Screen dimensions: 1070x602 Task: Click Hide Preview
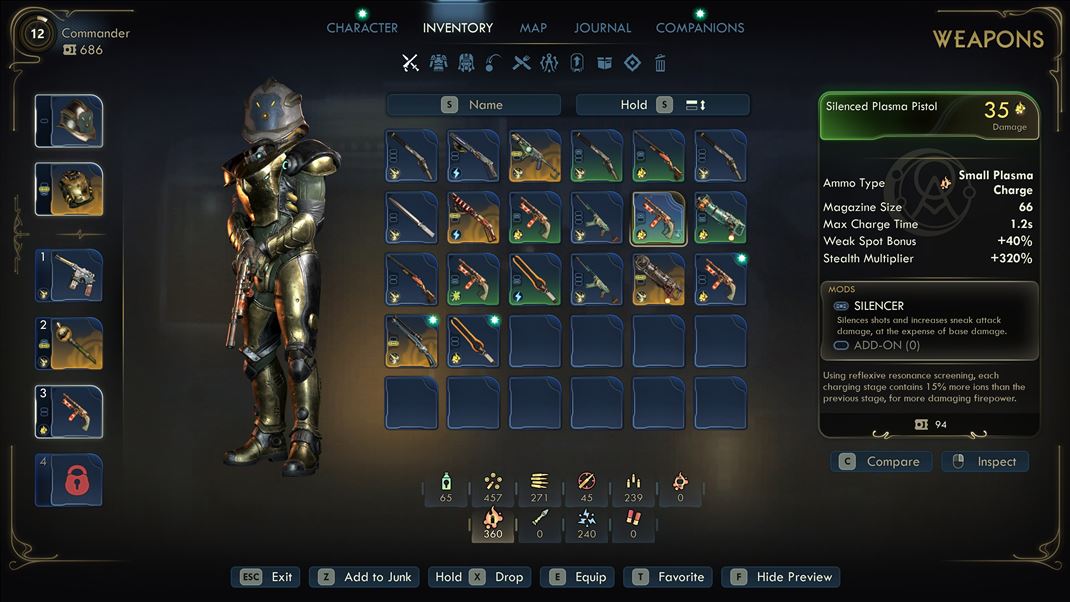click(783, 577)
